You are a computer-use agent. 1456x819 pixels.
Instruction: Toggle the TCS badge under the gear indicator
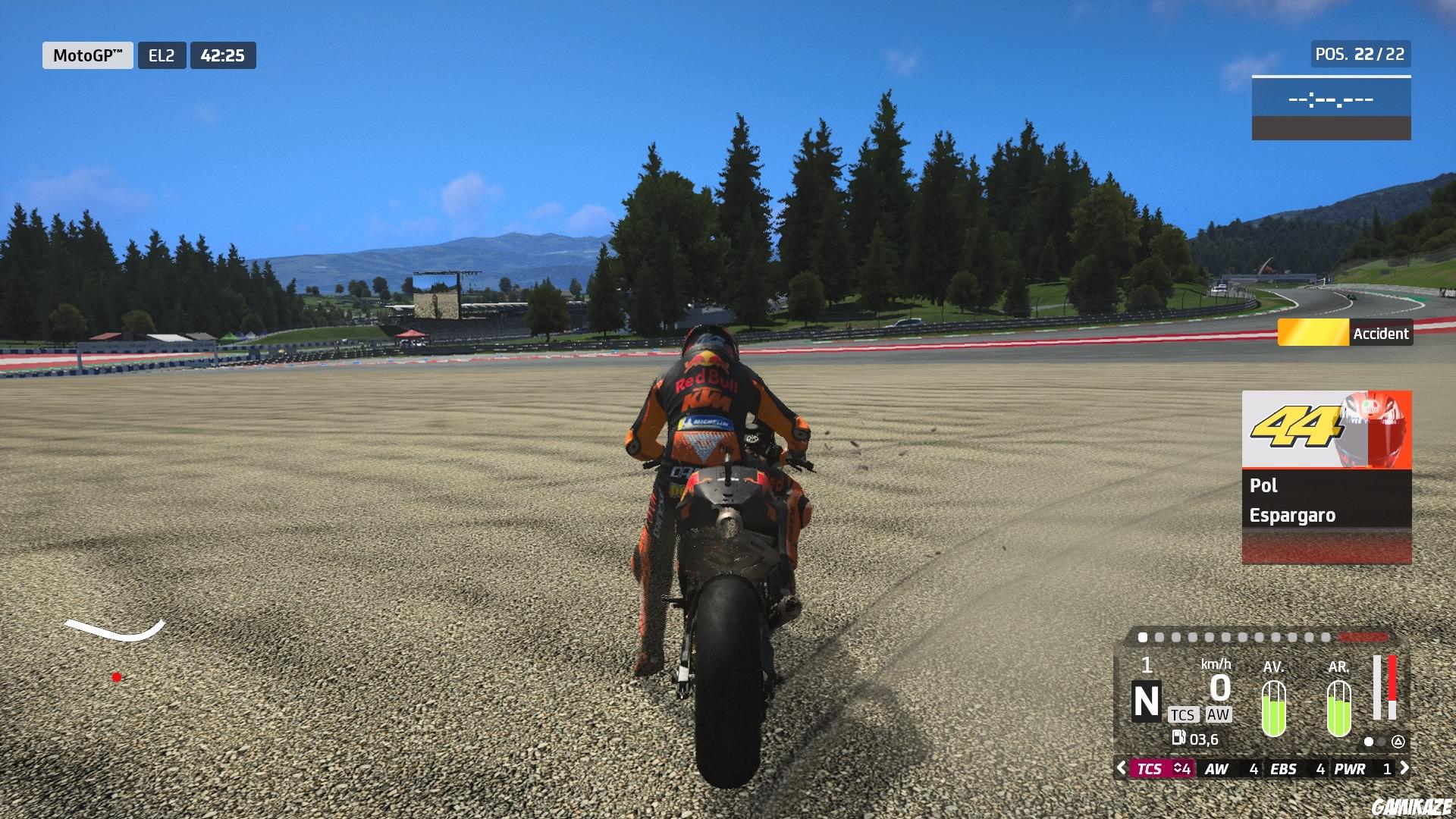click(1185, 715)
